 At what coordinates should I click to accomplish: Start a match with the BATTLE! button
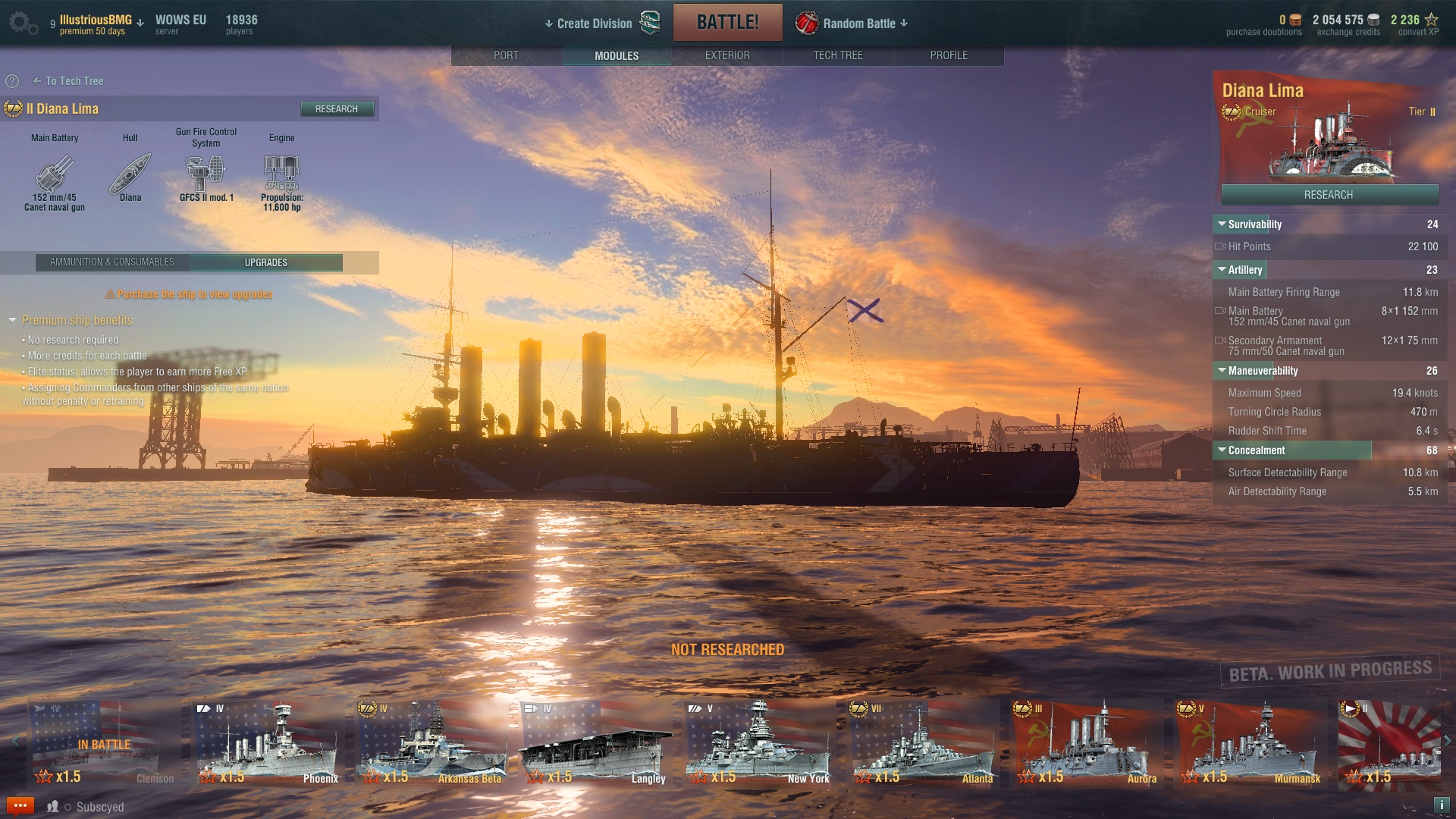[727, 23]
